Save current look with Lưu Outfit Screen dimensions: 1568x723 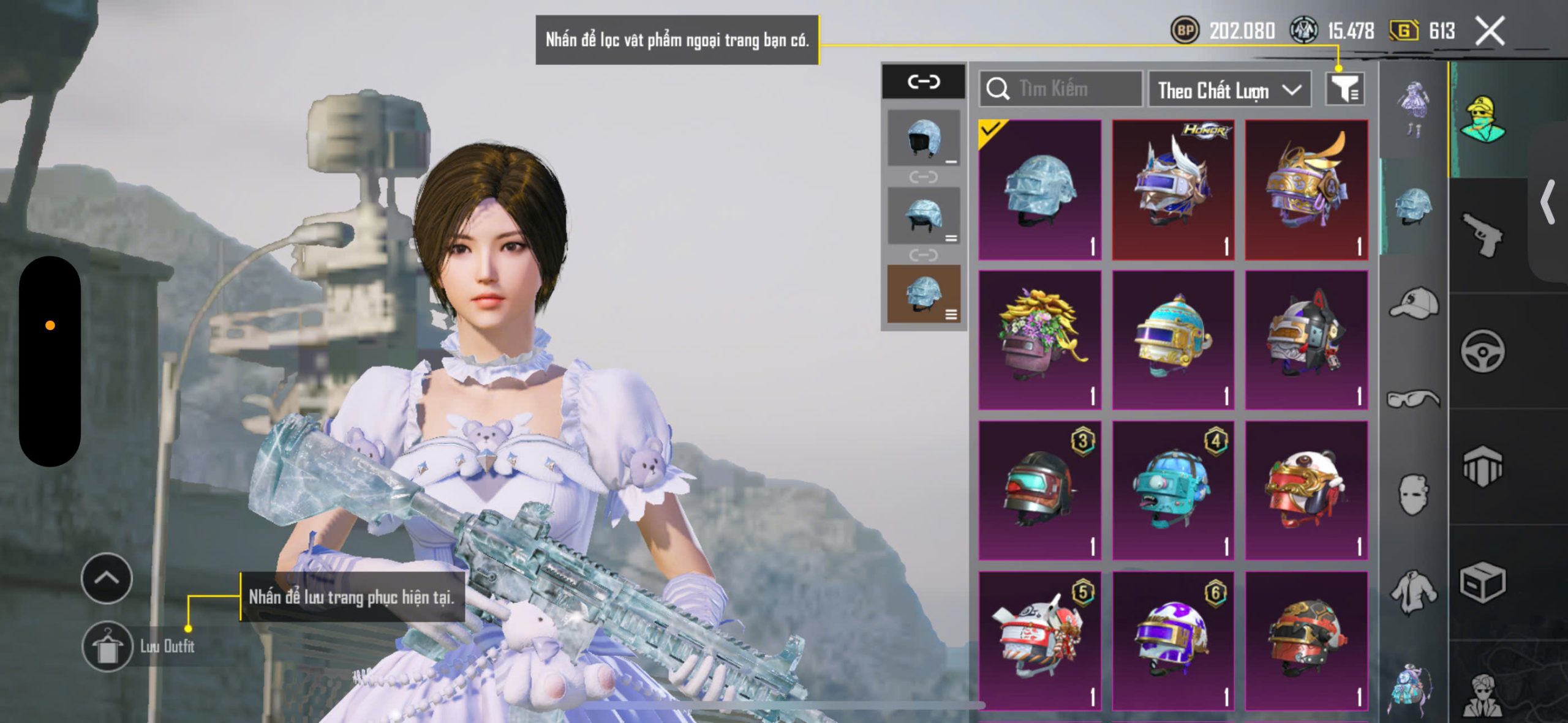click(108, 646)
